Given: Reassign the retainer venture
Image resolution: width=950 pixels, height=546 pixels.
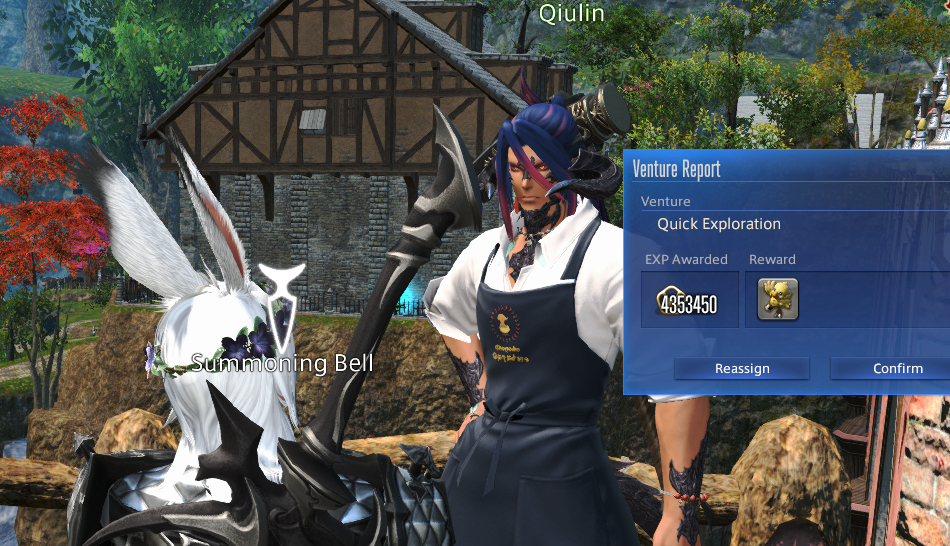Looking at the screenshot, I should 741,368.
